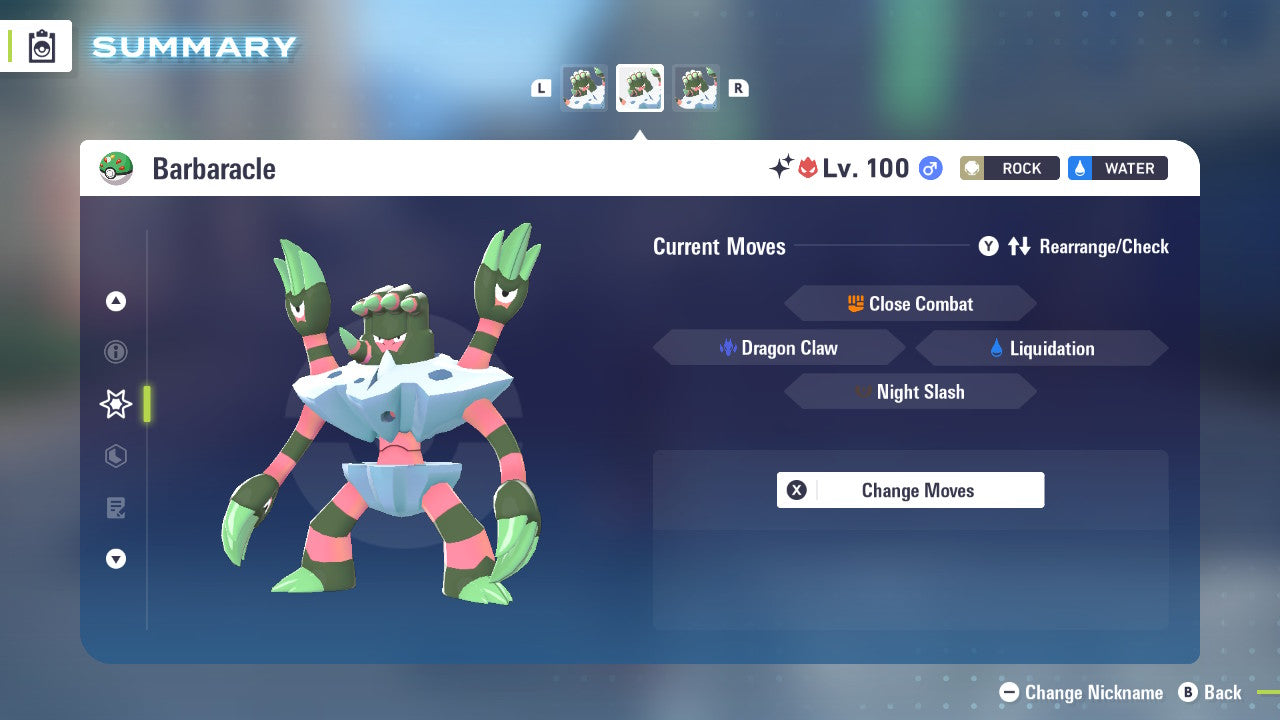Expand the sidebar upward with the up arrow
Viewport: 1280px width, 720px height.
[x=115, y=301]
